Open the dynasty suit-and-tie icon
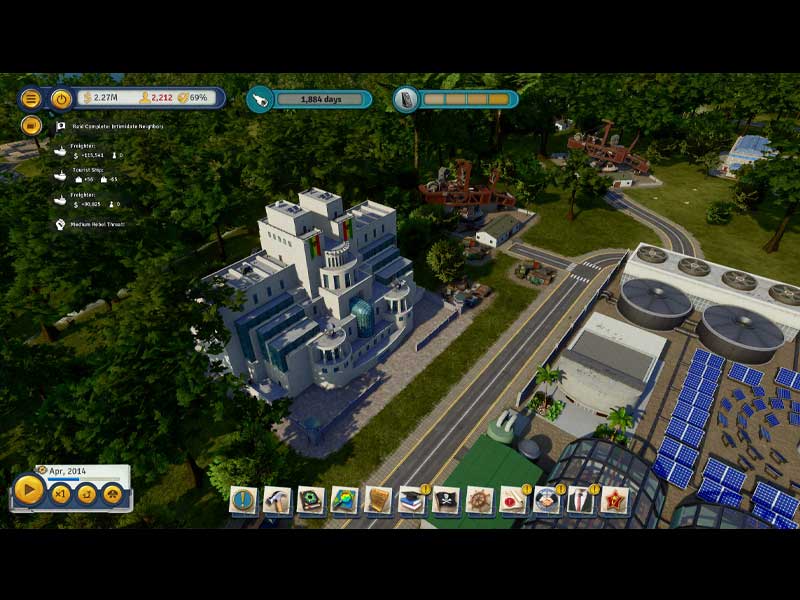This screenshot has width=800, height=600. 580,499
